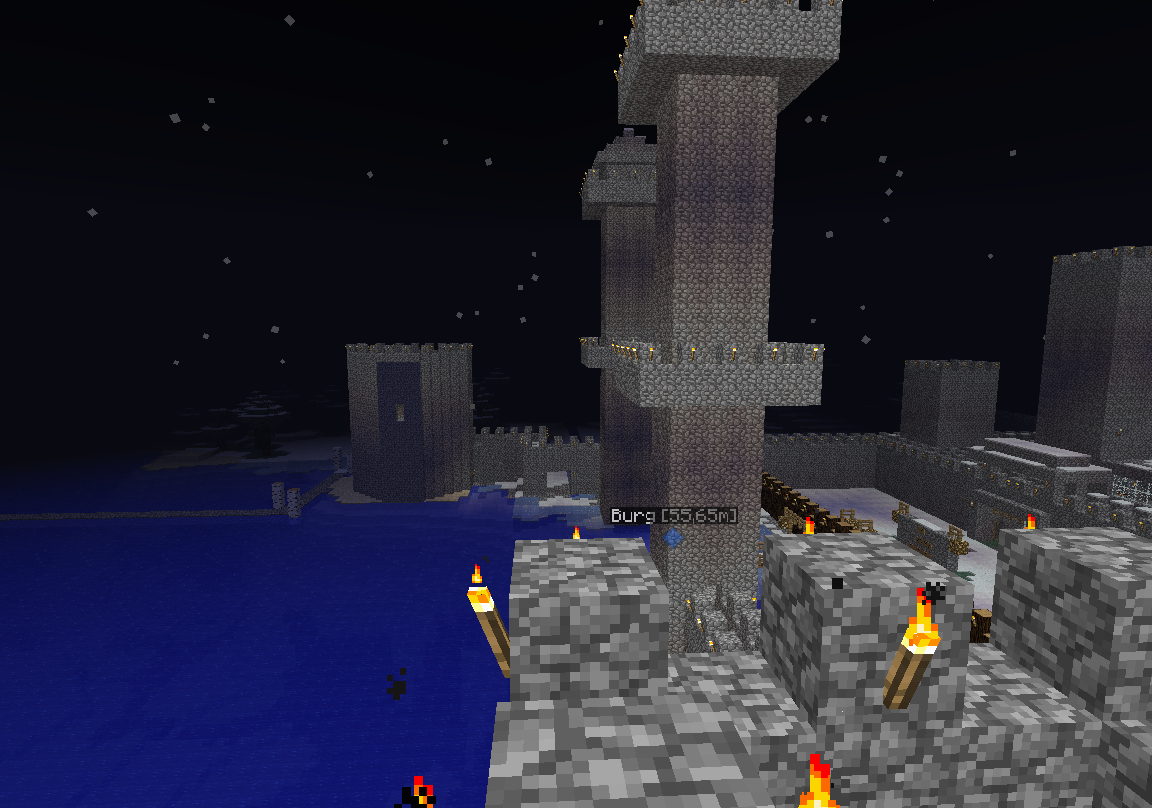Select the Burg waypoint marker
The image size is (1152, 808).
pyautogui.click(x=674, y=538)
